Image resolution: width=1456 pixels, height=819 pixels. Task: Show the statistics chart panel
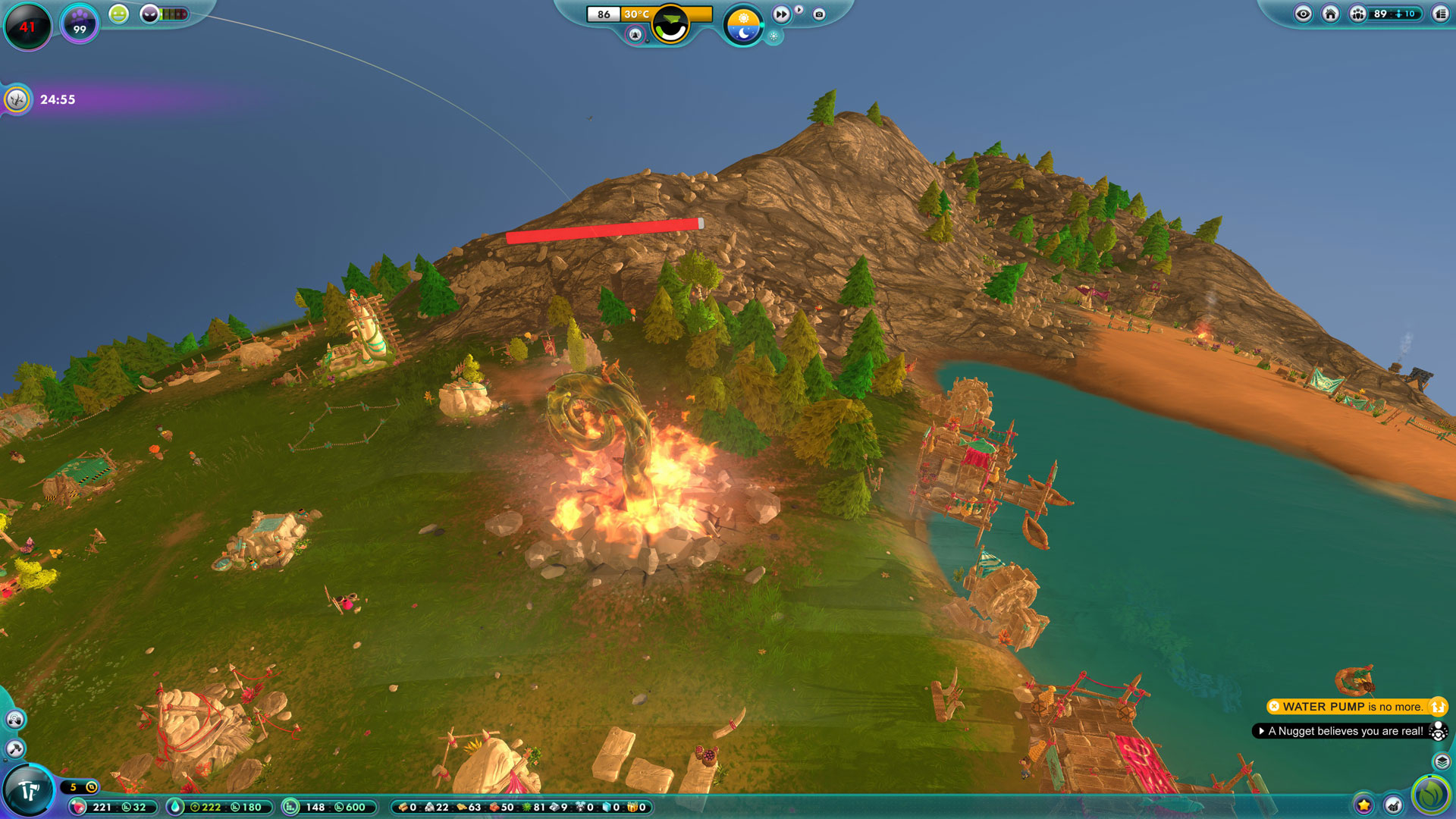click(x=1394, y=805)
